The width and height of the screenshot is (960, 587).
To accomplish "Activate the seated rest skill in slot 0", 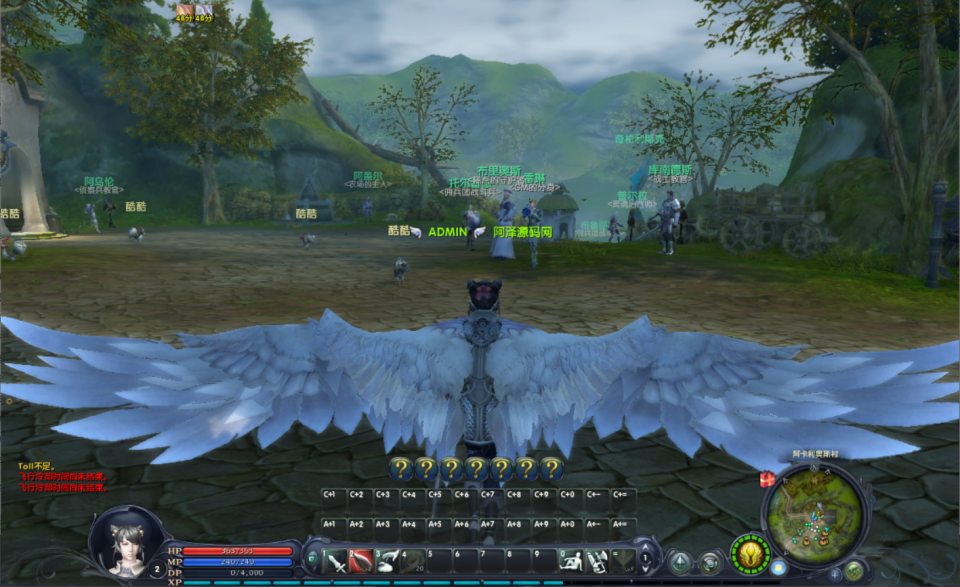I will click(570, 561).
